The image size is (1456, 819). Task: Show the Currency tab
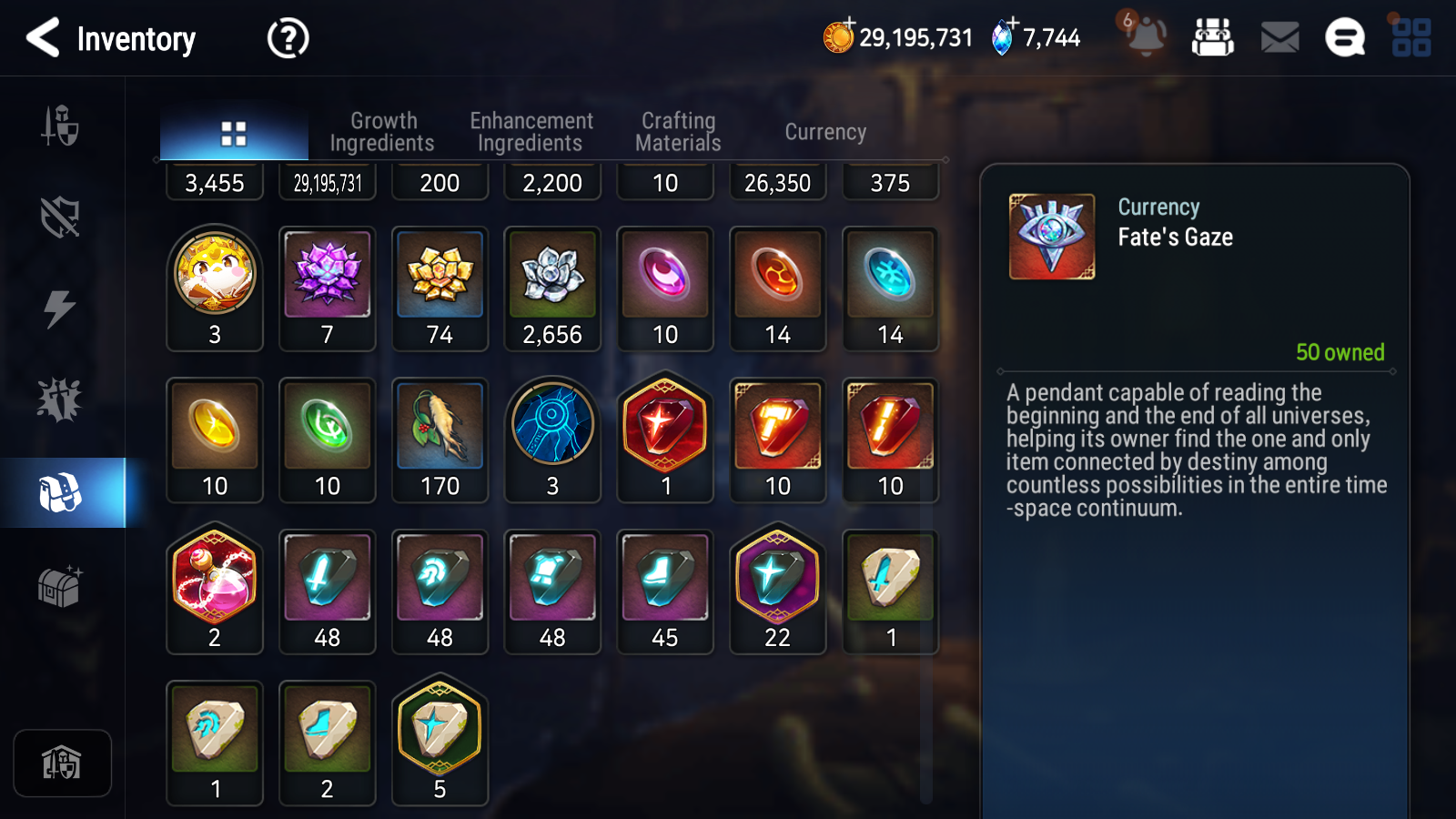(825, 132)
